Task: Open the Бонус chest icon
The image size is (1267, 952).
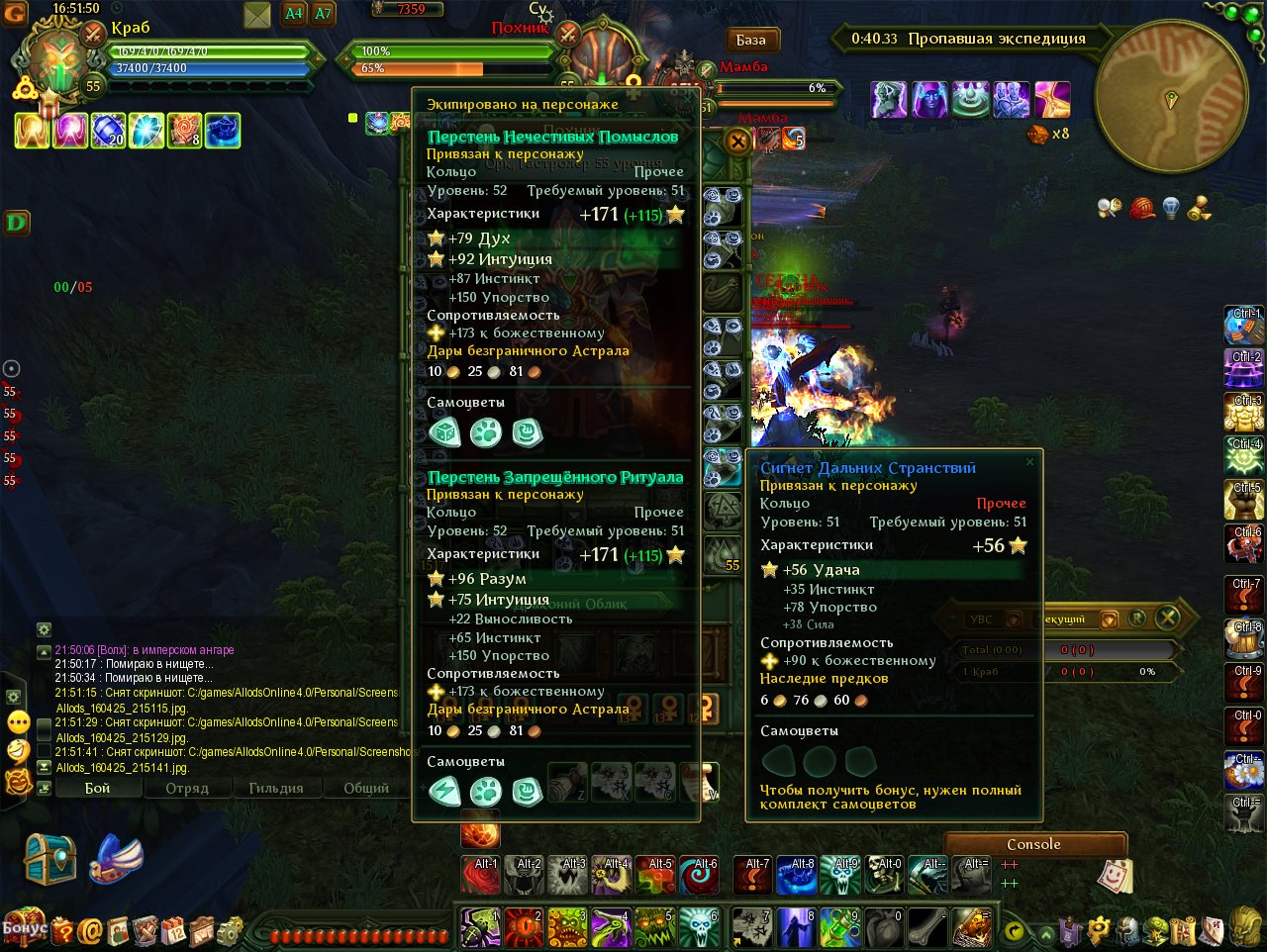Action: (x=25, y=927)
